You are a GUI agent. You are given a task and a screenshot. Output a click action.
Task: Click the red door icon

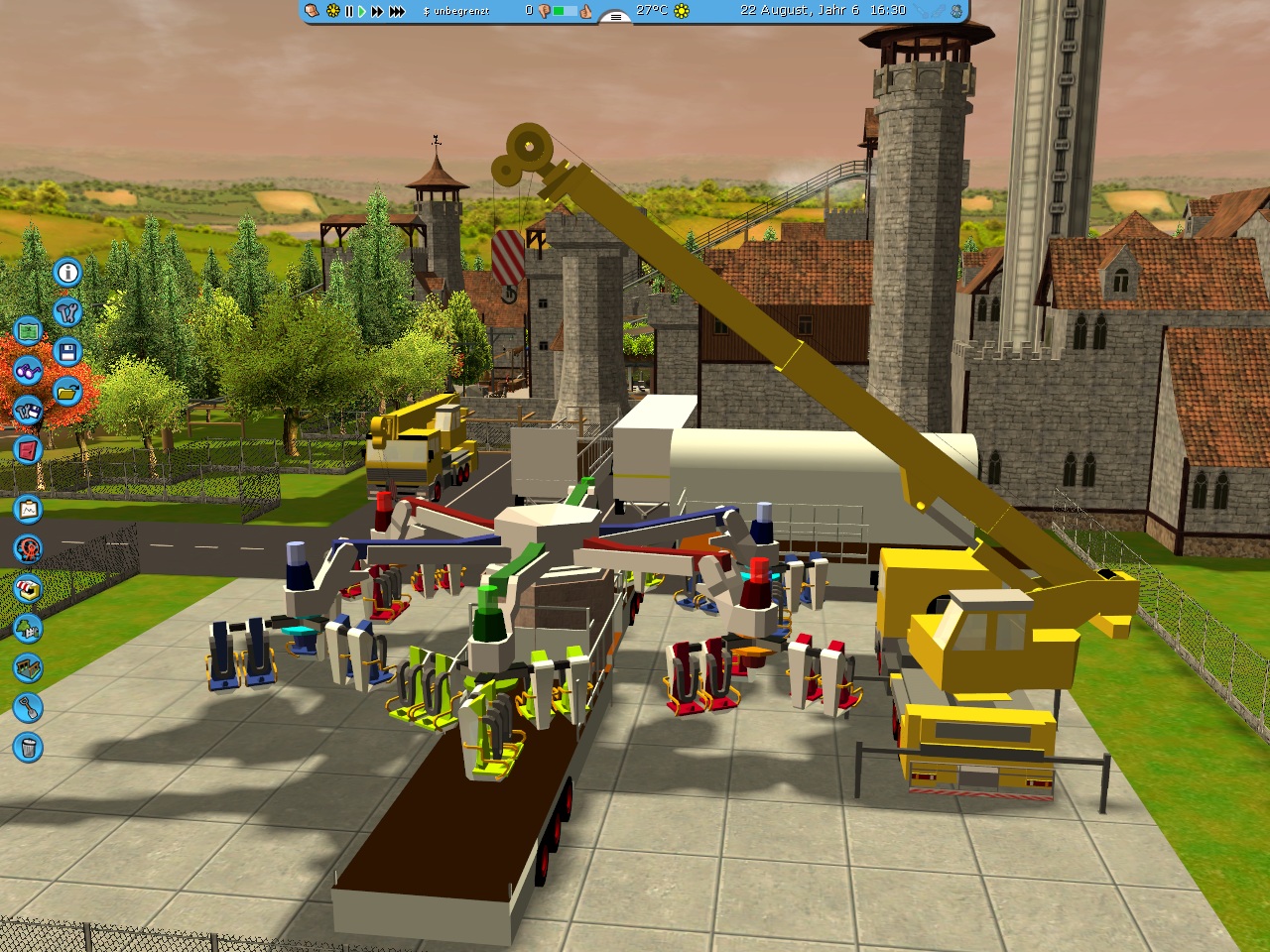(28, 449)
